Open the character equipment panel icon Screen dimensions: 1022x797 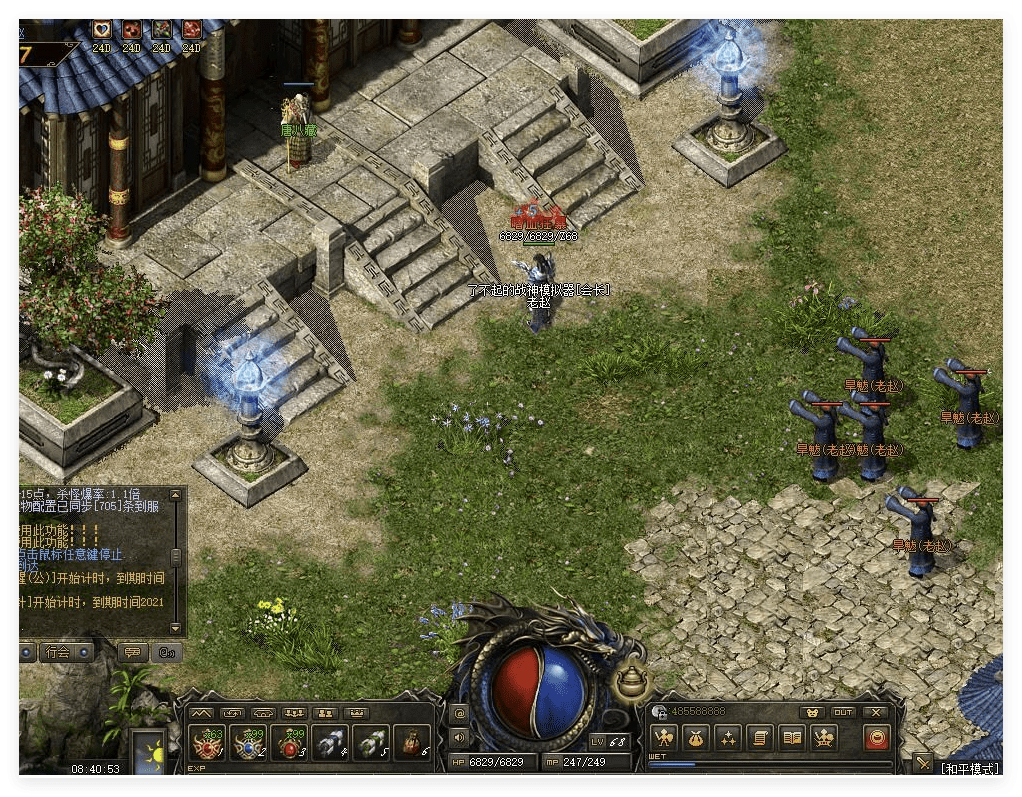point(663,738)
